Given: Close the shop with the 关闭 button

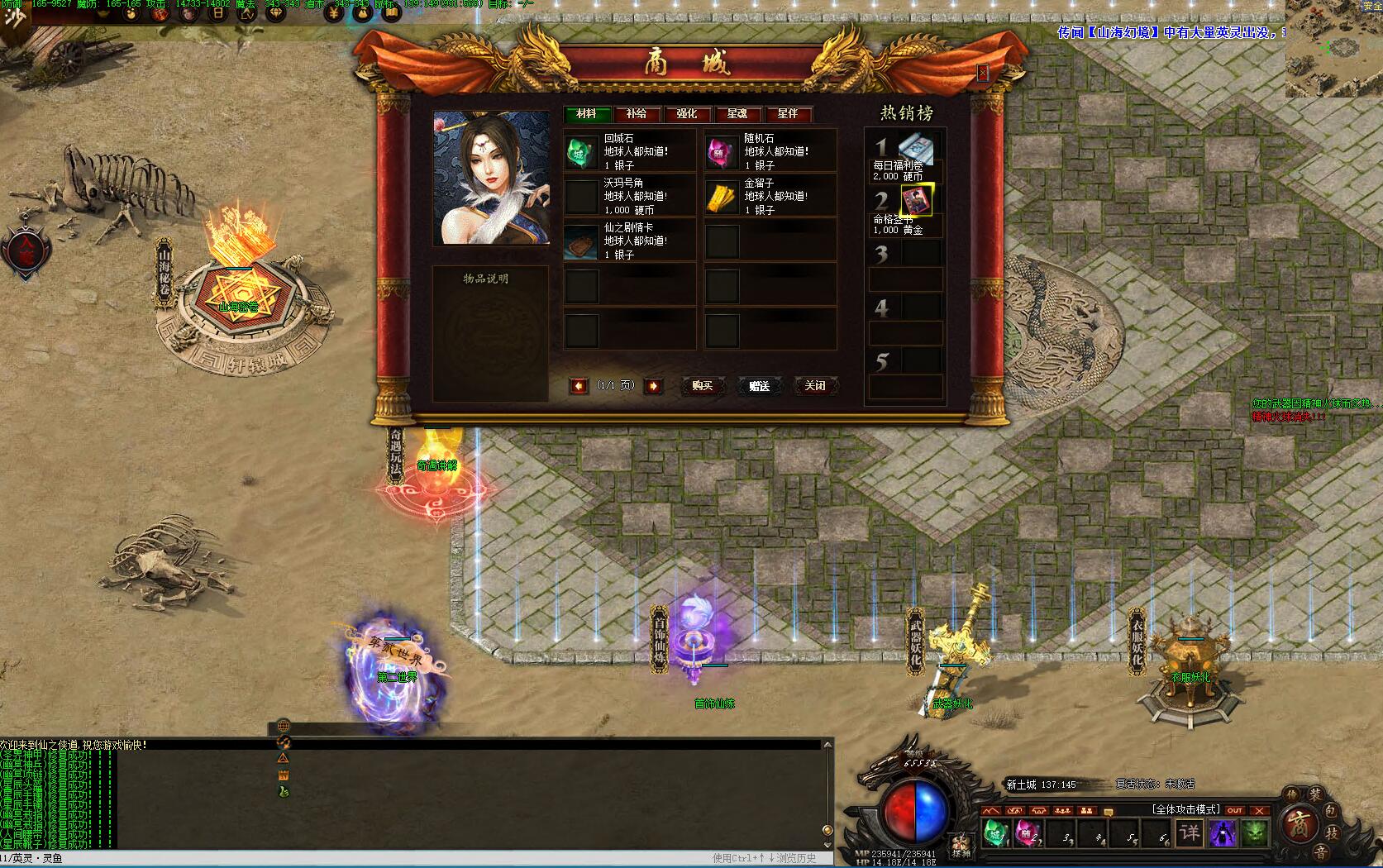Looking at the screenshot, I should (815, 386).
